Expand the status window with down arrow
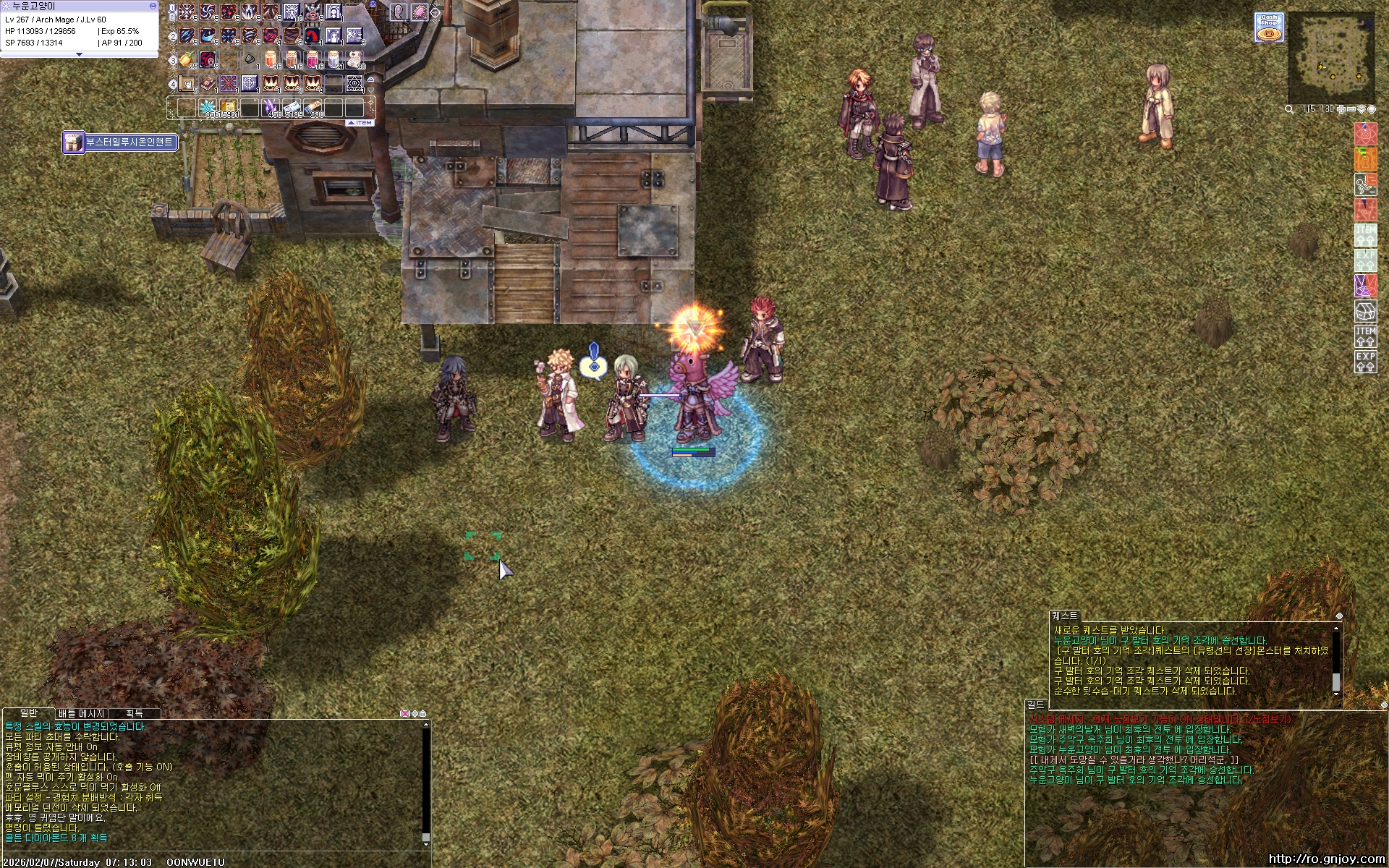 79,54
